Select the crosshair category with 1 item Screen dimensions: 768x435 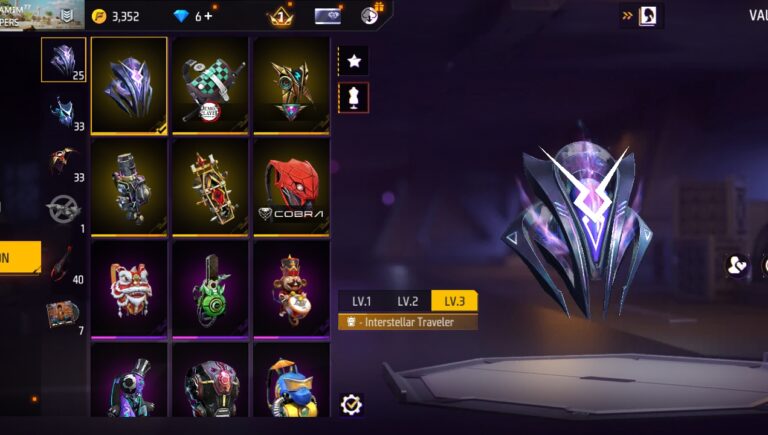62,211
